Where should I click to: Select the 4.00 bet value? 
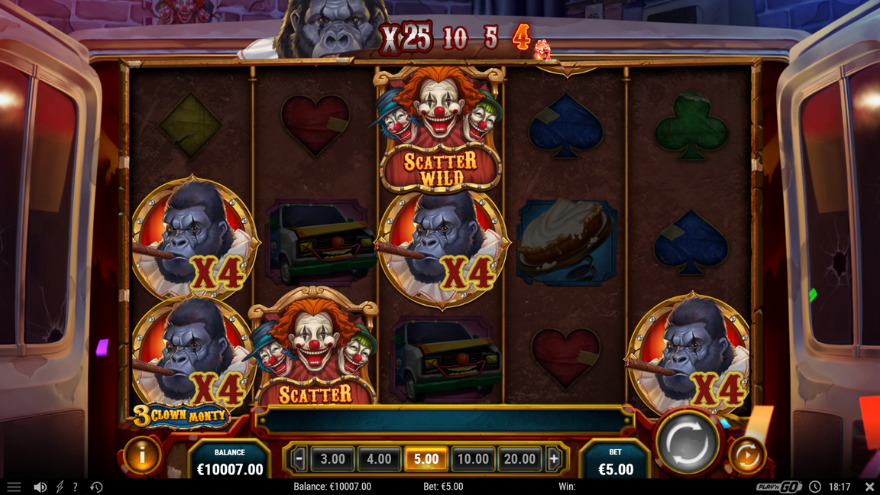coord(379,459)
